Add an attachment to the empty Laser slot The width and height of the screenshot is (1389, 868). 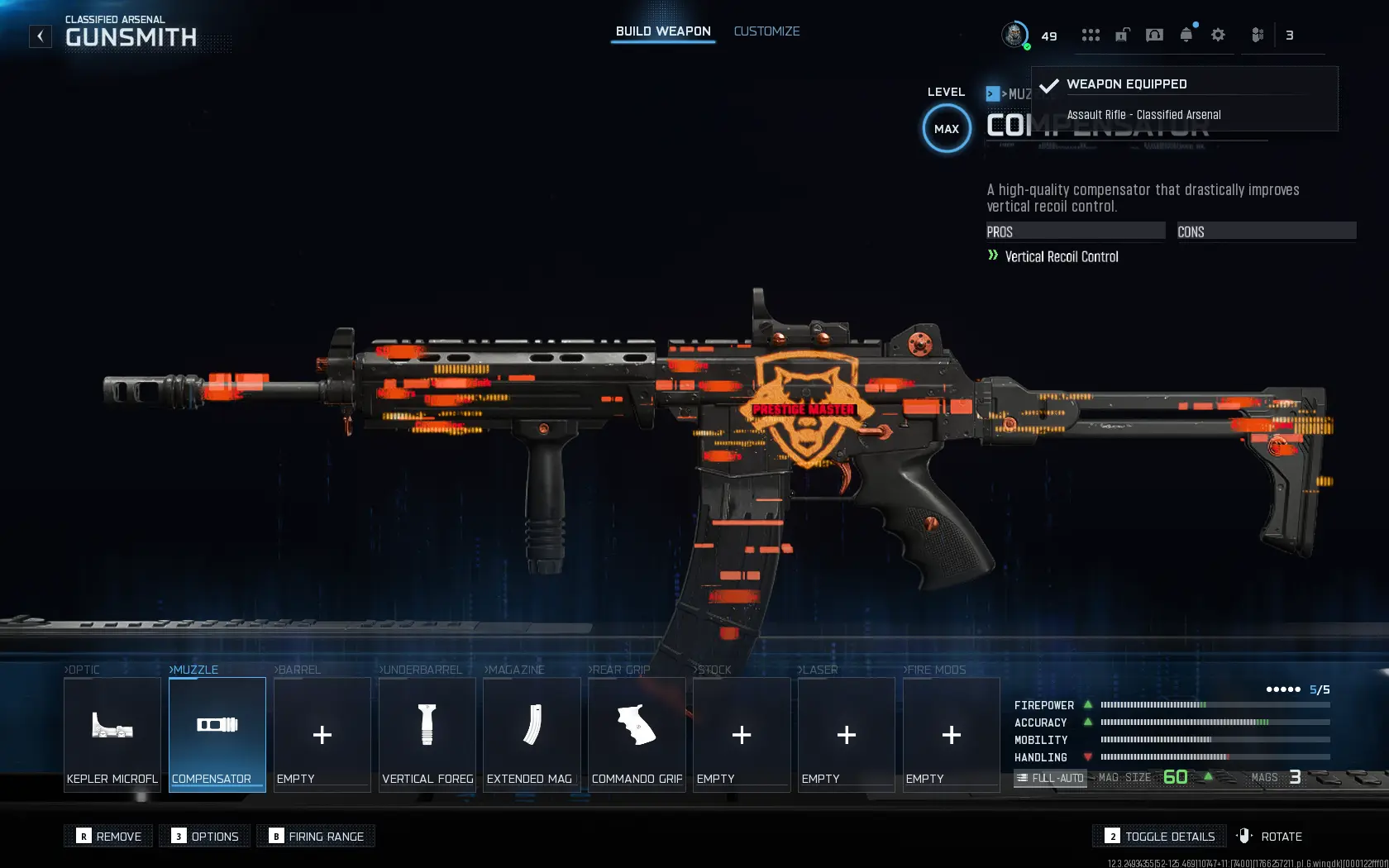pos(846,734)
